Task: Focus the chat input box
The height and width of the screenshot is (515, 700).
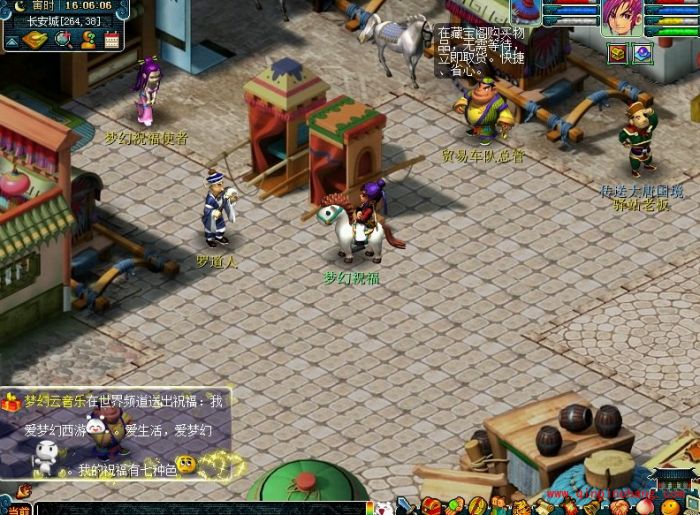Action: (x=200, y=508)
